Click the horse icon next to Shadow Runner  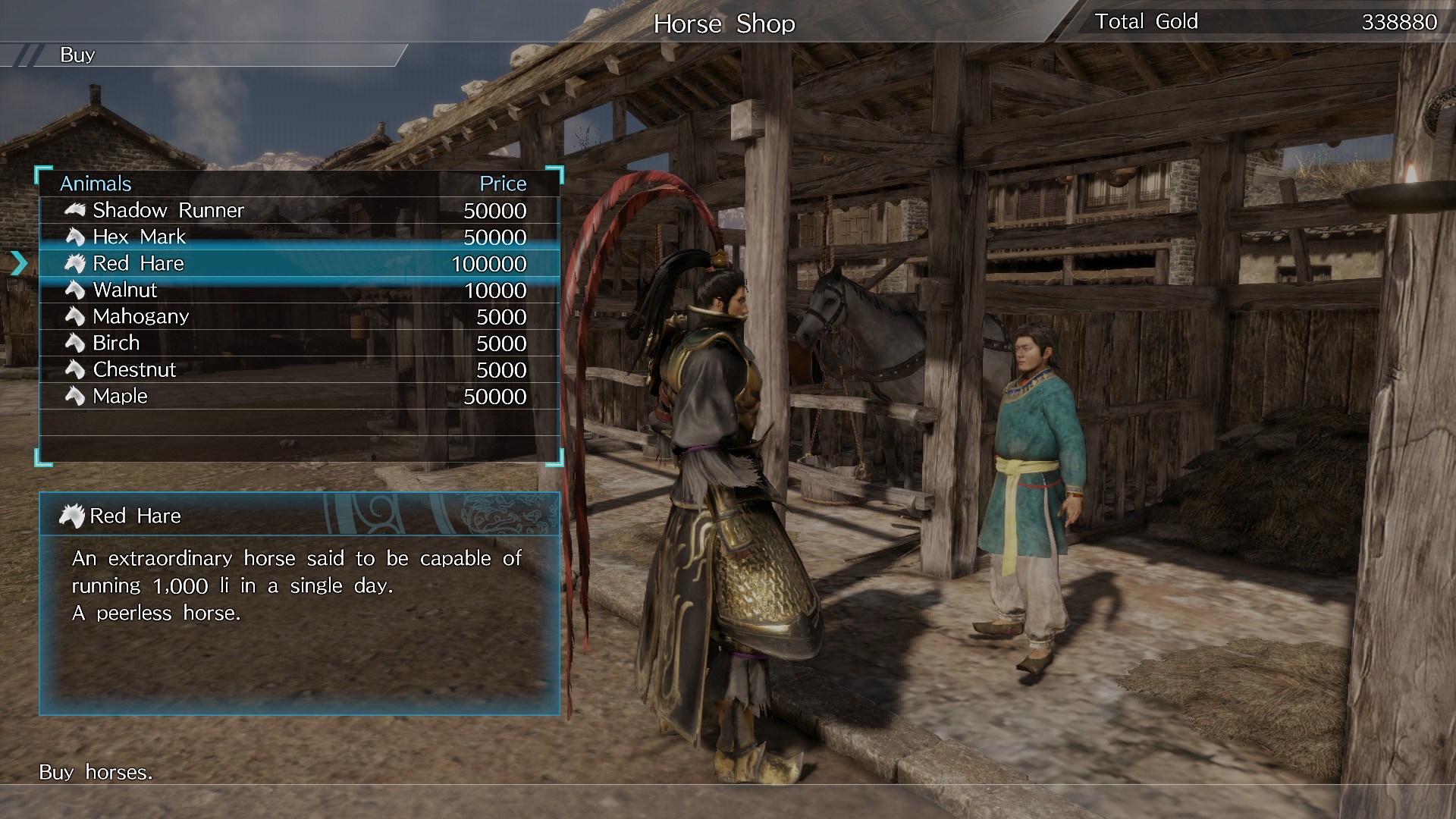coord(76,210)
